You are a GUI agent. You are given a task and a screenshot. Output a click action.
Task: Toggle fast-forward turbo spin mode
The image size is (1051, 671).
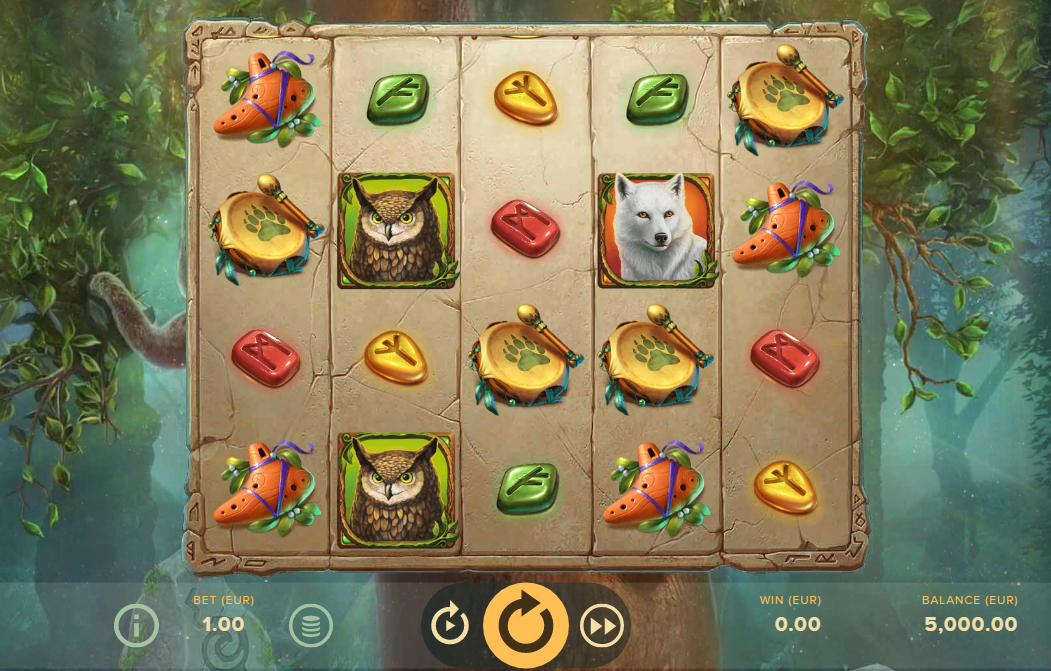click(601, 625)
